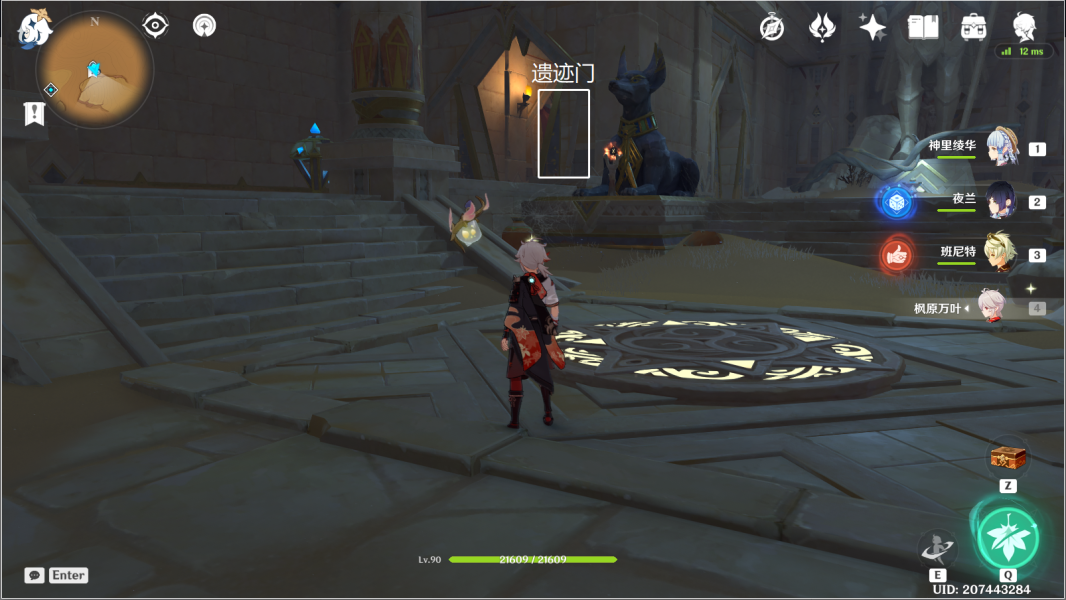Open the compass icon in the top bar
The width and height of the screenshot is (1066, 600).
click(x=772, y=28)
